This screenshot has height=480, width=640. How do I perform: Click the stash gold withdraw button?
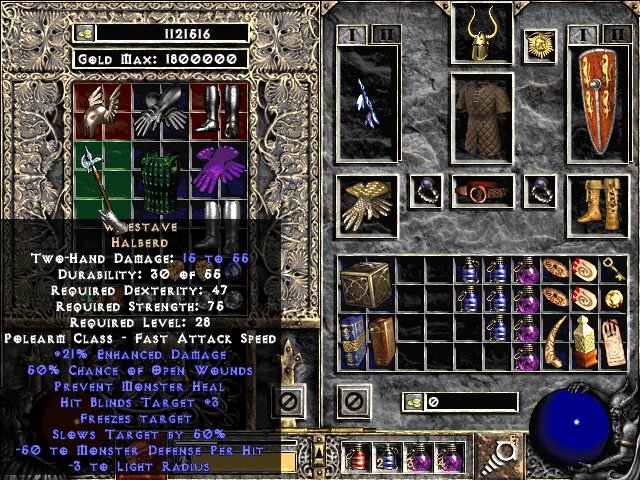(83, 33)
